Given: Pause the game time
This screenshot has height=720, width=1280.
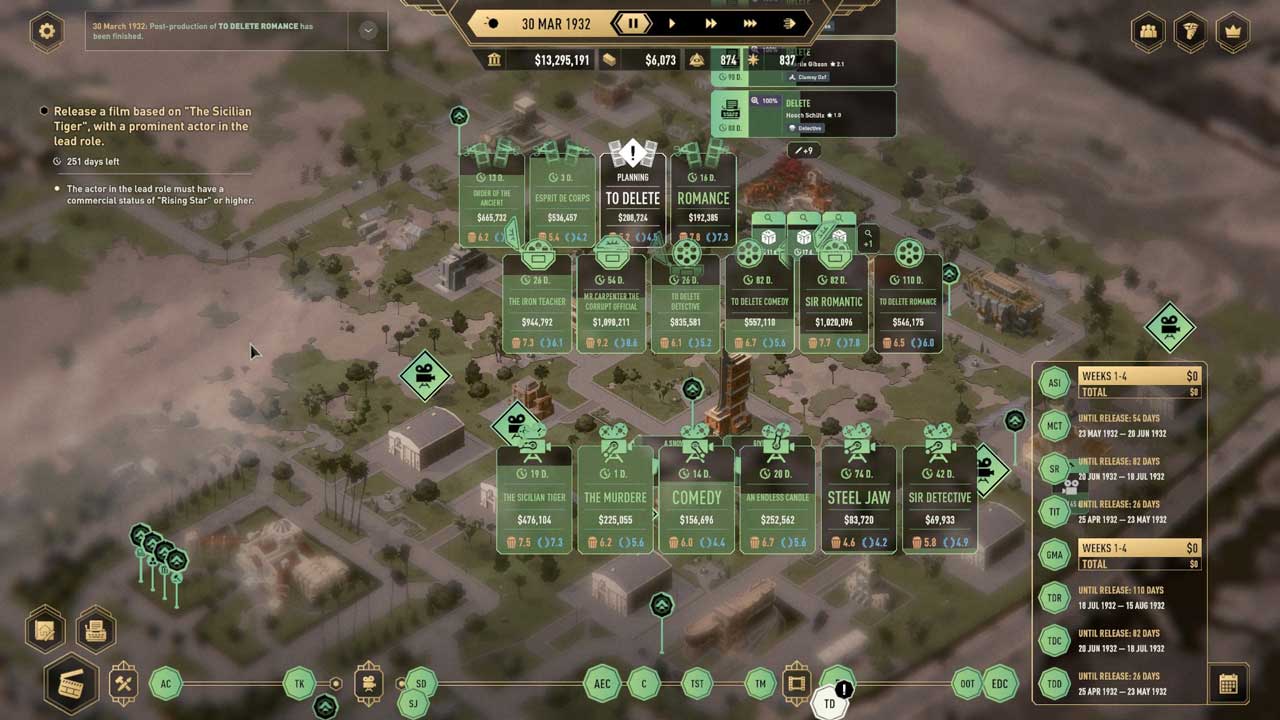Looking at the screenshot, I should [632, 23].
